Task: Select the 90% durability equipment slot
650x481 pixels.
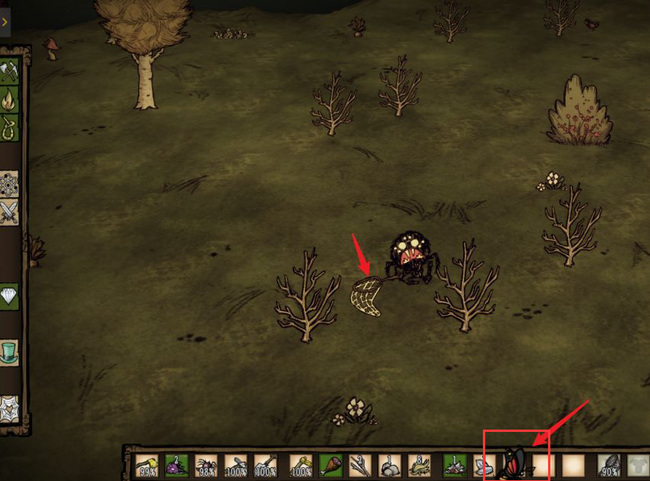Action: pyautogui.click(x=608, y=466)
